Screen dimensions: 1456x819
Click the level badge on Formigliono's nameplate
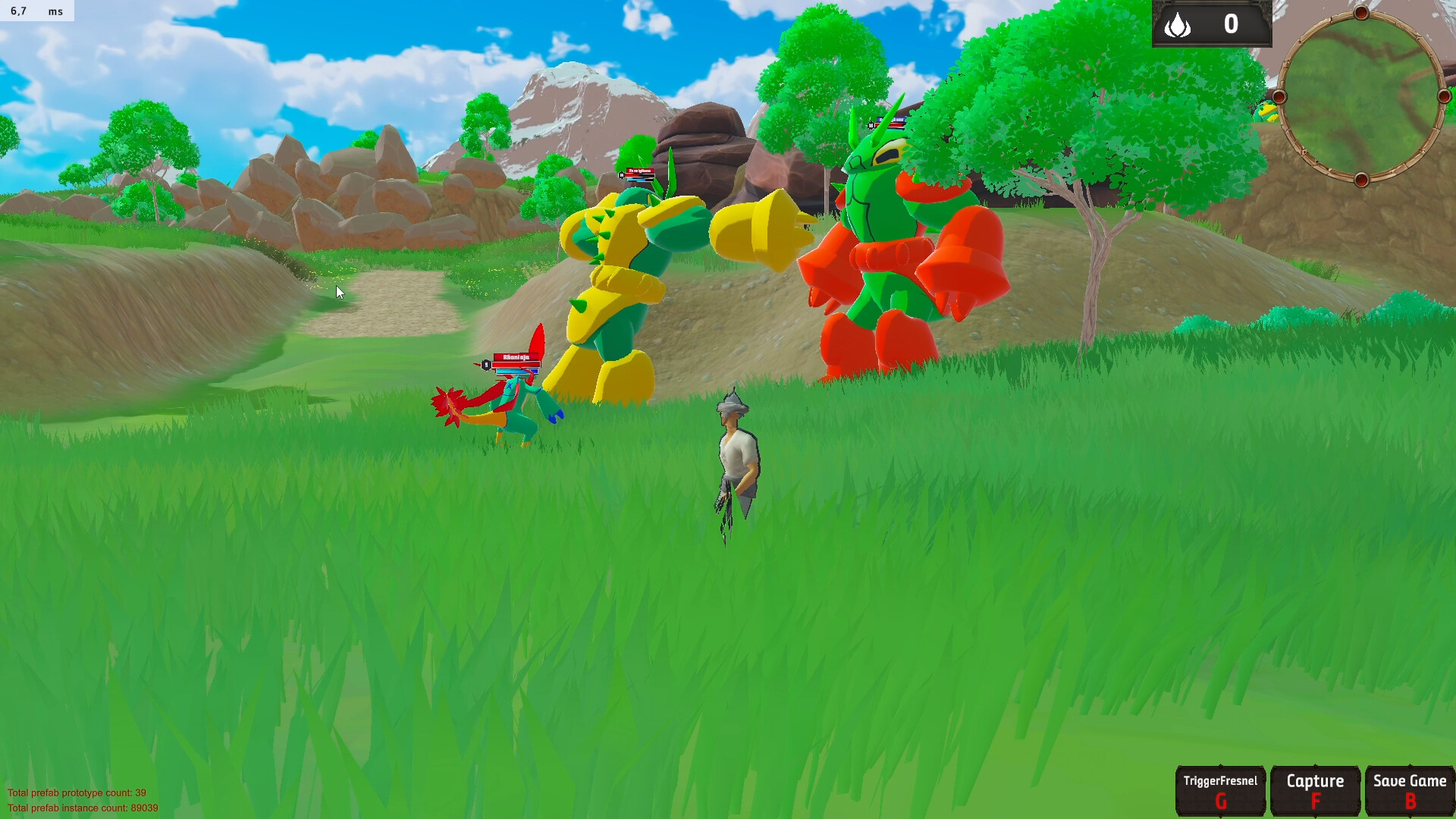(x=622, y=175)
